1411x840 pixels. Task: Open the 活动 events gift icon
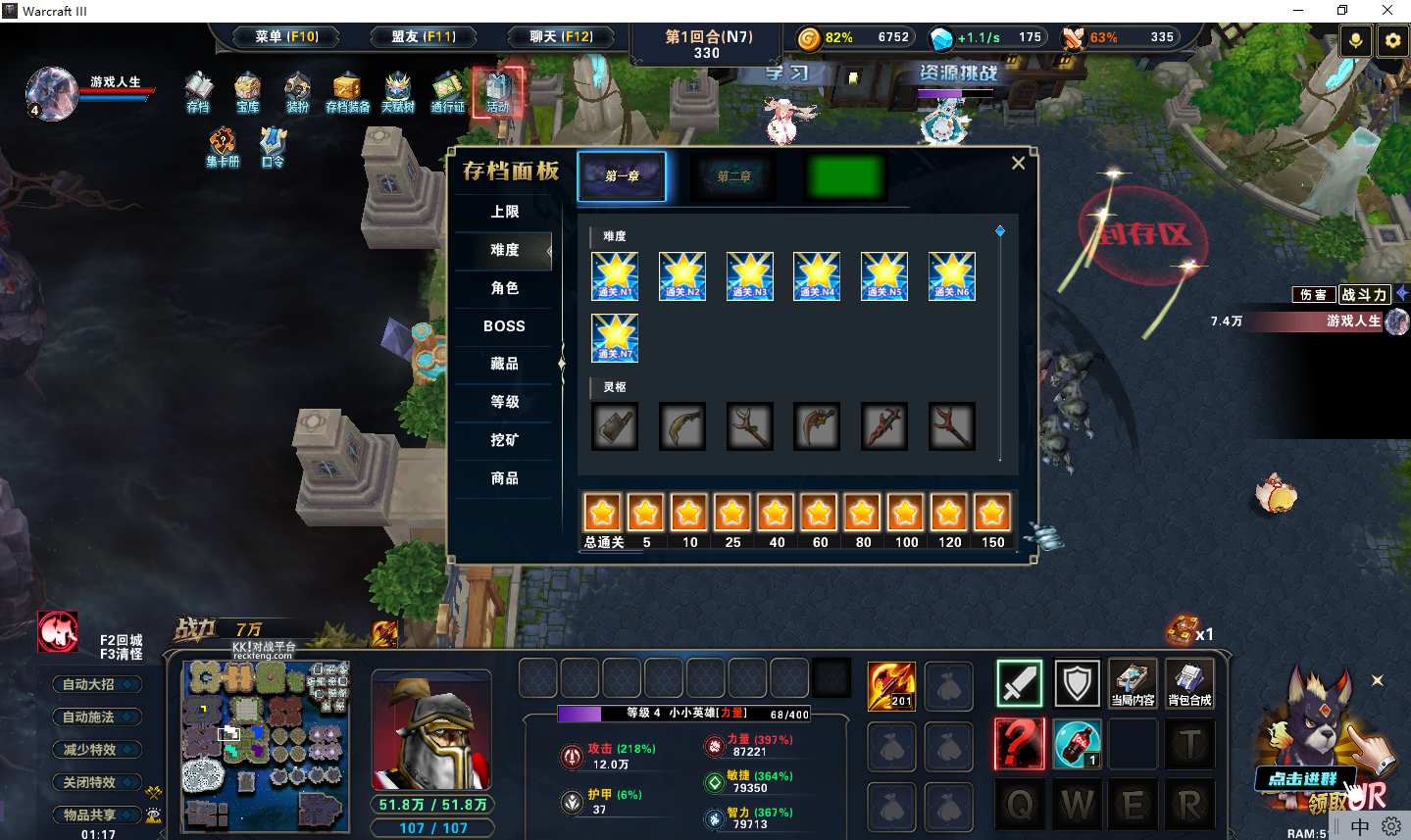[x=498, y=91]
